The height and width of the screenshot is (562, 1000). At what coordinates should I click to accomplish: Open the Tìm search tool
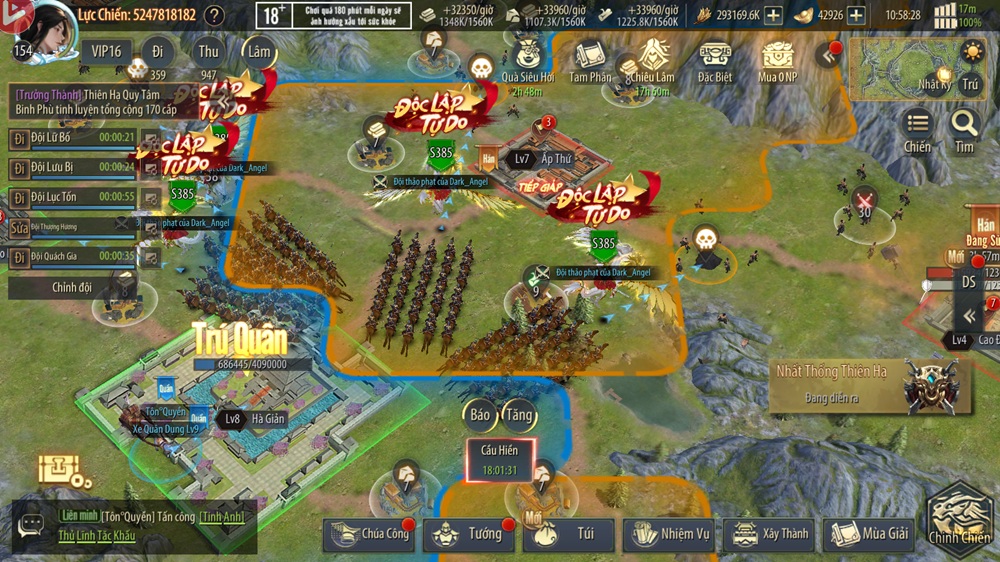click(964, 130)
